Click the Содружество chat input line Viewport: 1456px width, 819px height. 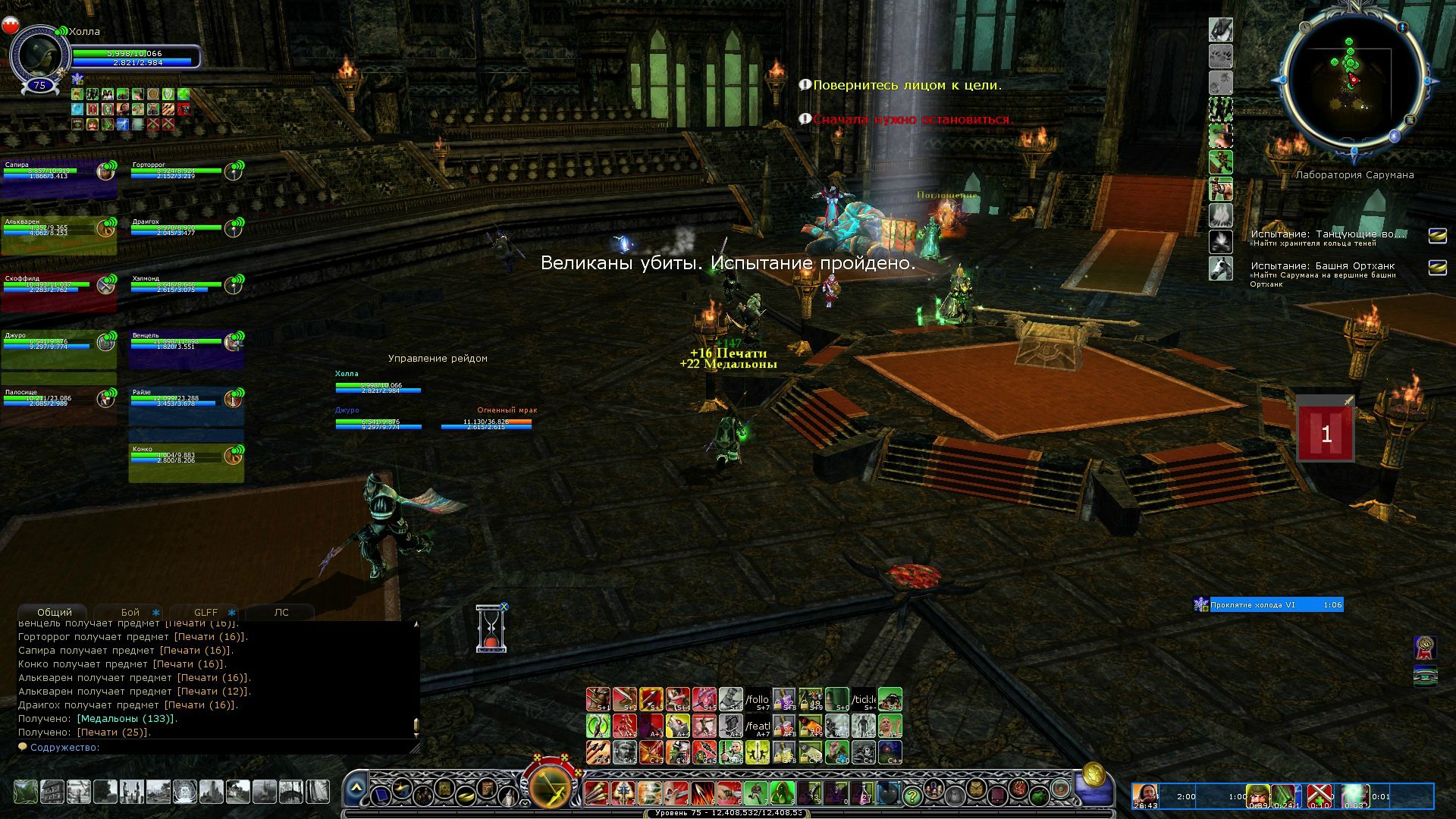click(220, 748)
